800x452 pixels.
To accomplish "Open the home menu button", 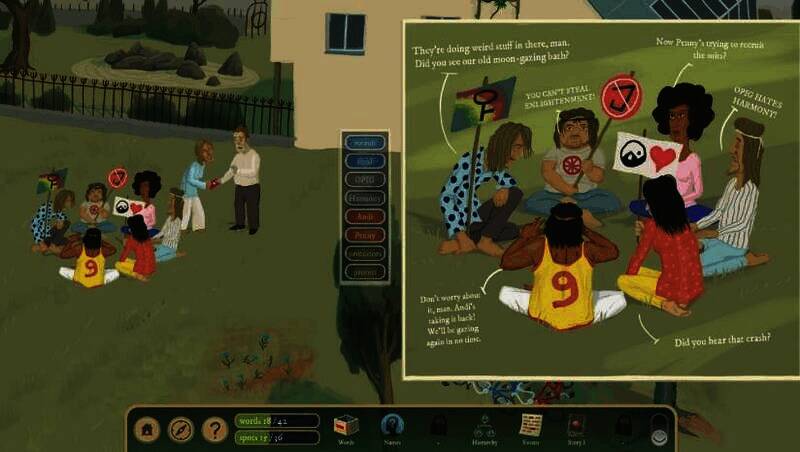I will click(x=149, y=429).
